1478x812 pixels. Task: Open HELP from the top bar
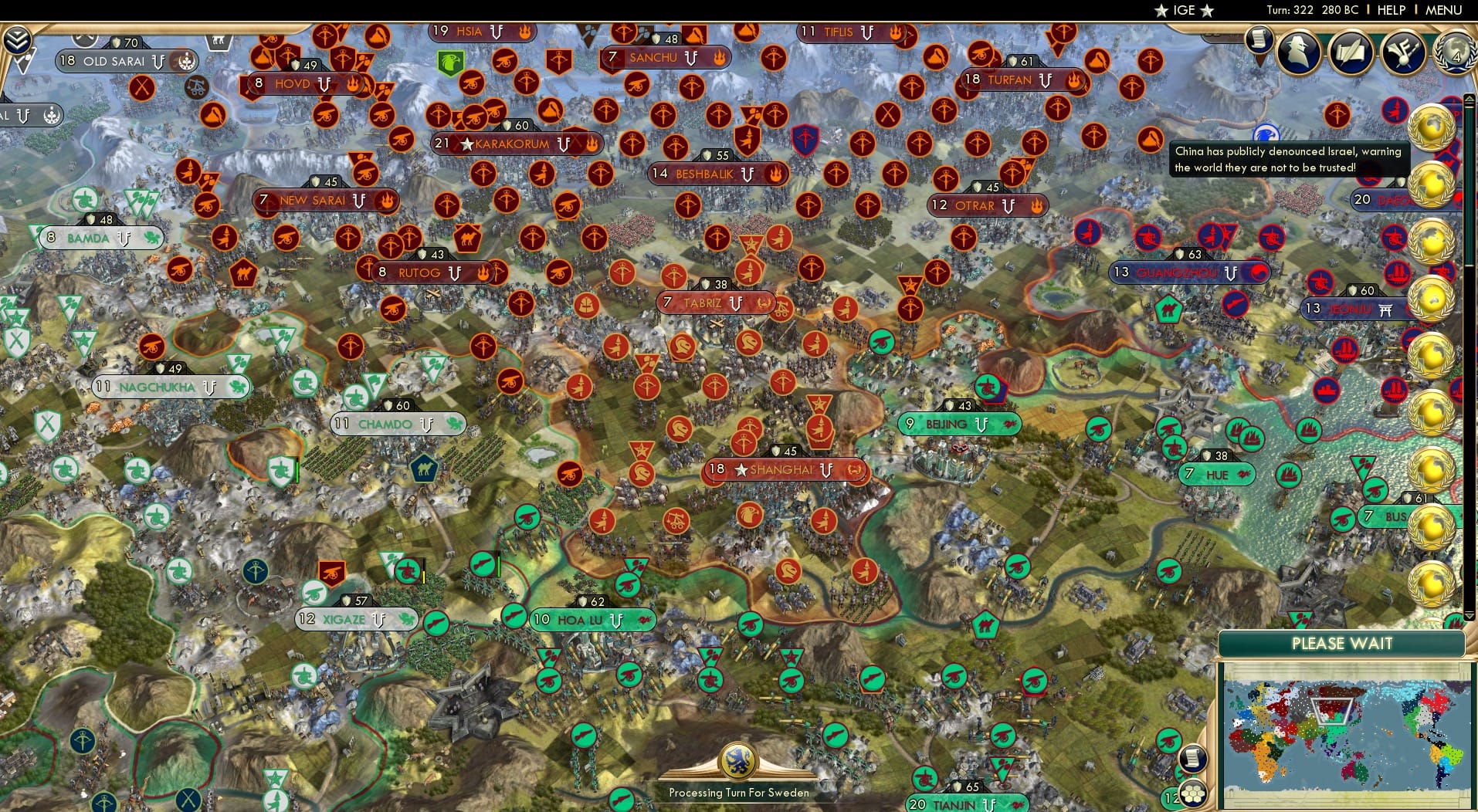(x=1390, y=11)
